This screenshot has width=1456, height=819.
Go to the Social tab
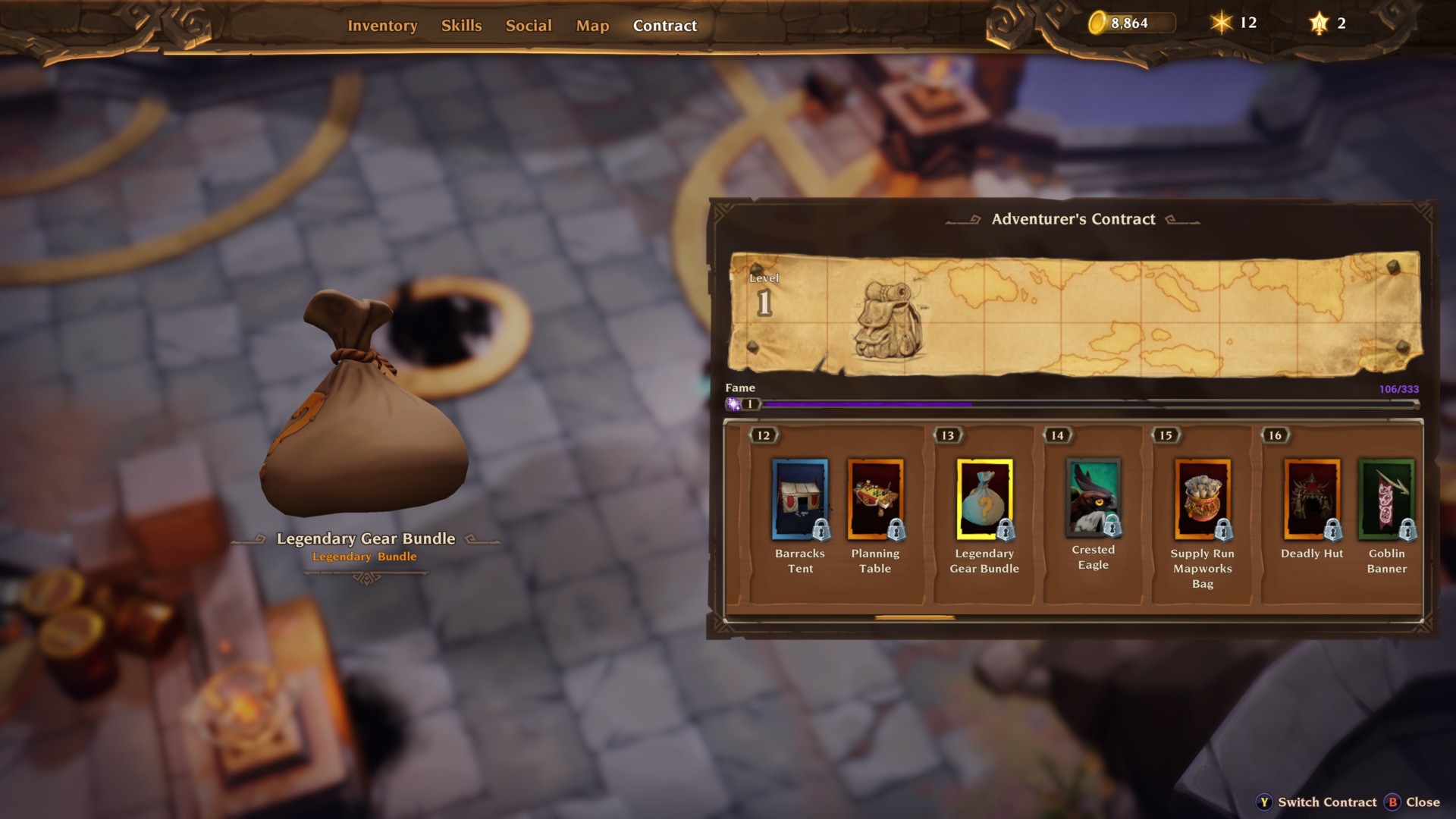pyautogui.click(x=529, y=26)
